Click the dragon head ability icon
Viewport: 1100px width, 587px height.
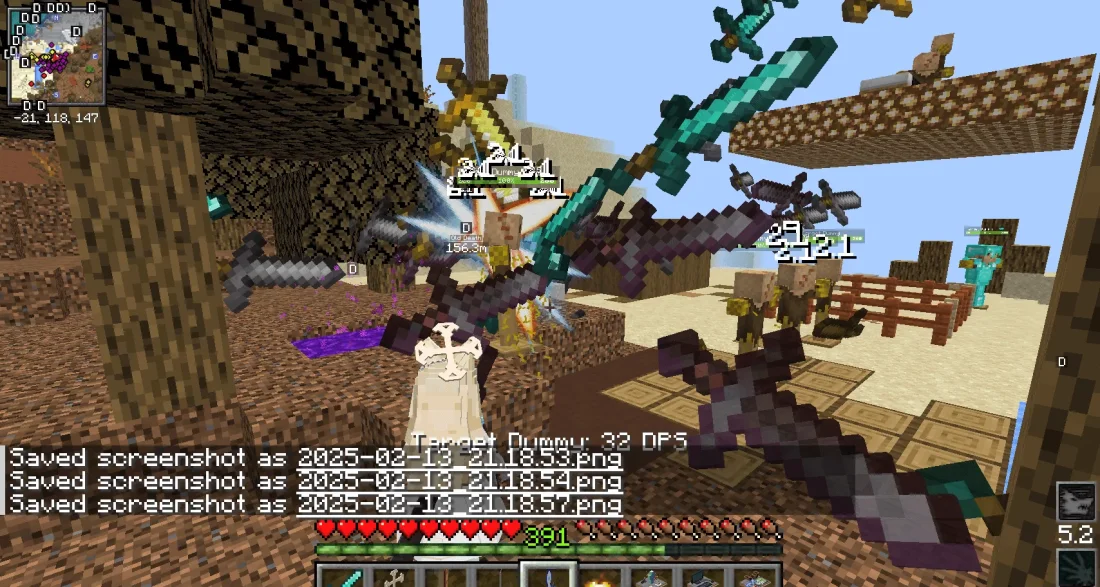[1077, 502]
